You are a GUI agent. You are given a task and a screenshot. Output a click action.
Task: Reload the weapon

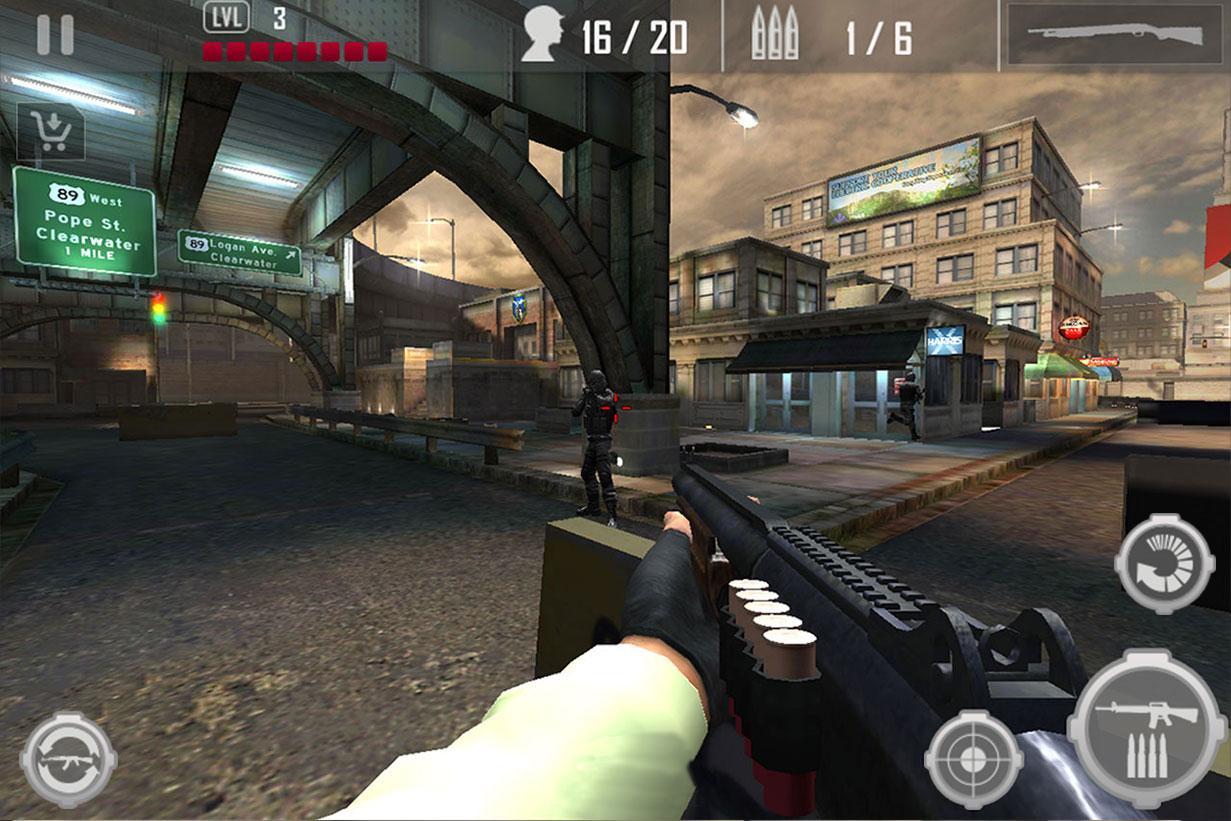coord(1164,563)
